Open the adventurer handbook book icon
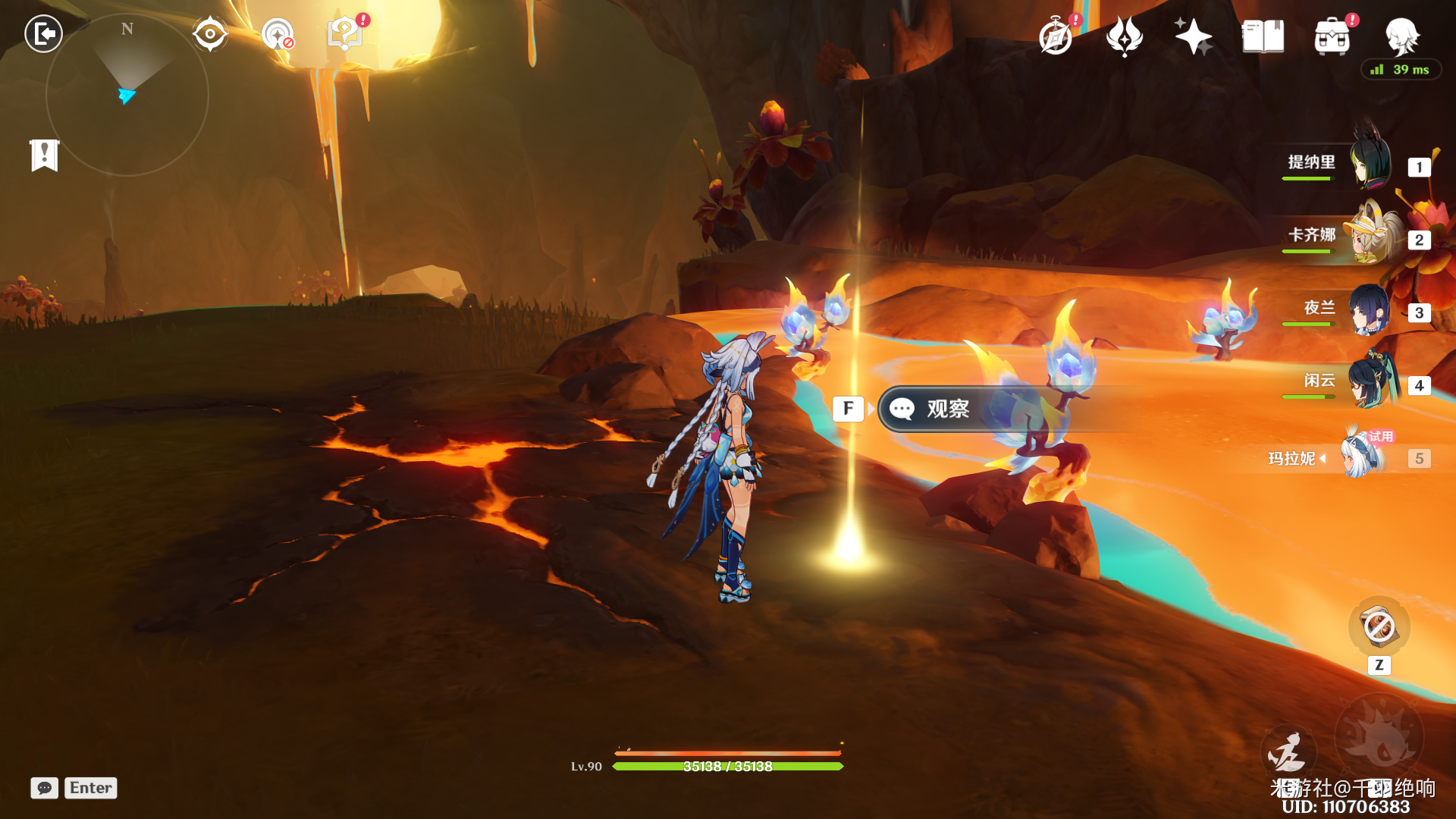Viewport: 1456px width, 819px height. (x=1263, y=36)
